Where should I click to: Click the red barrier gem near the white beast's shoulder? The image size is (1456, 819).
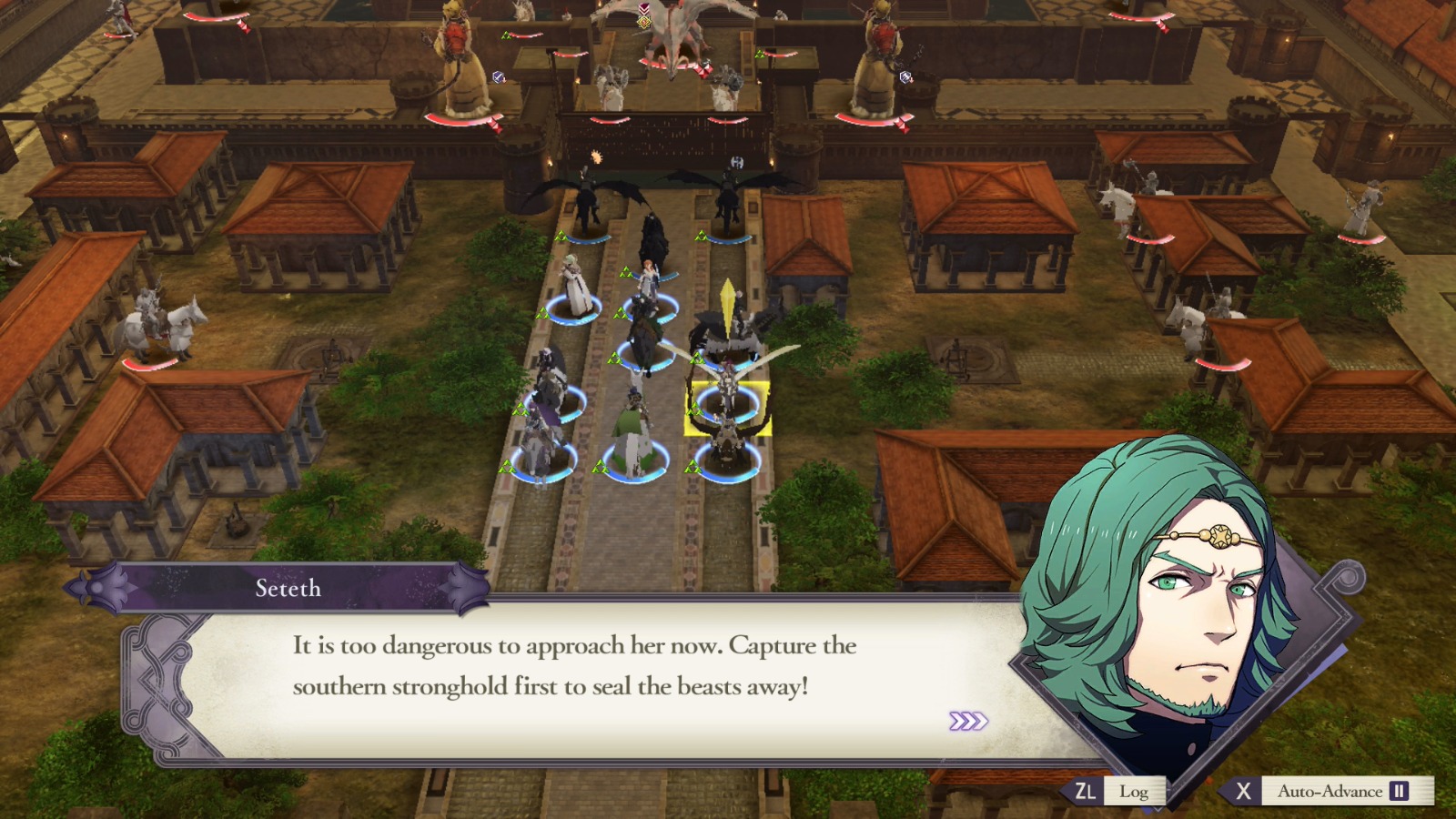703,69
